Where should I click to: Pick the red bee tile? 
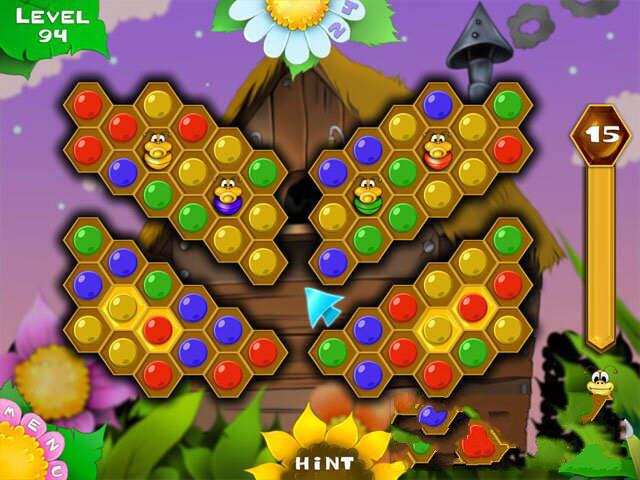(x=437, y=150)
